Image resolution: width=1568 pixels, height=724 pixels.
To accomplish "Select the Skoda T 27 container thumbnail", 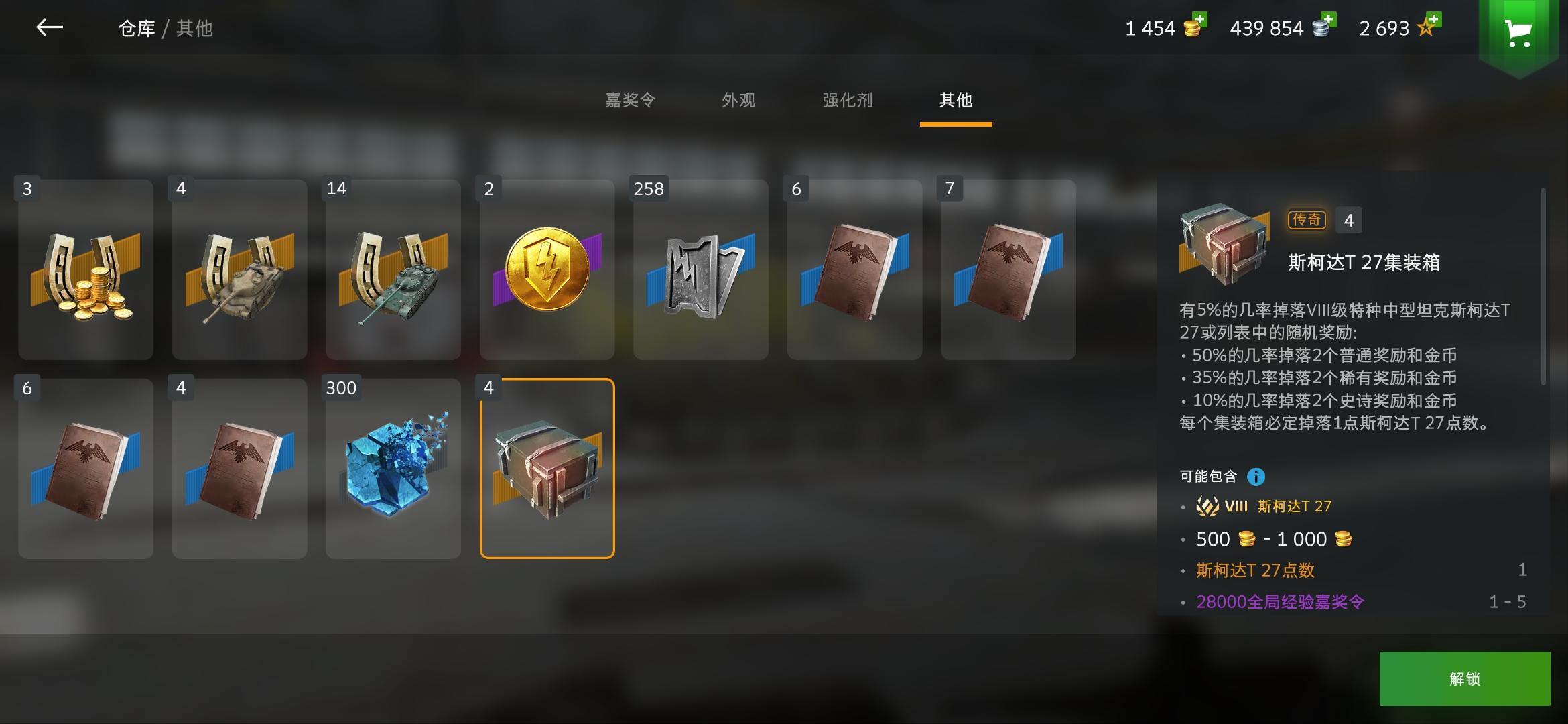I will tap(547, 468).
